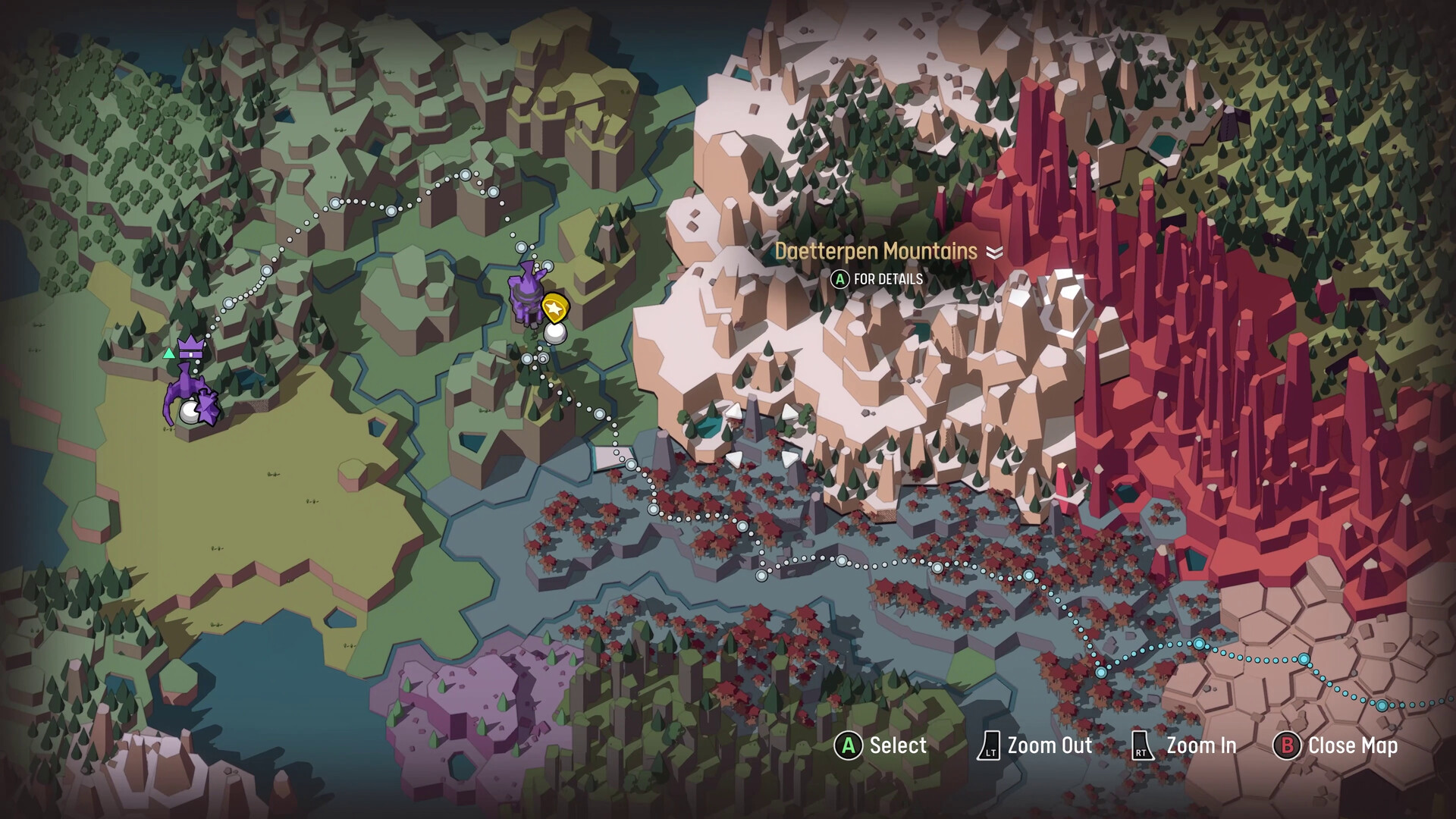Click the yellow star quest marker
Image resolution: width=1456 pixels, height=819 pixels.
tap(554, 308)
